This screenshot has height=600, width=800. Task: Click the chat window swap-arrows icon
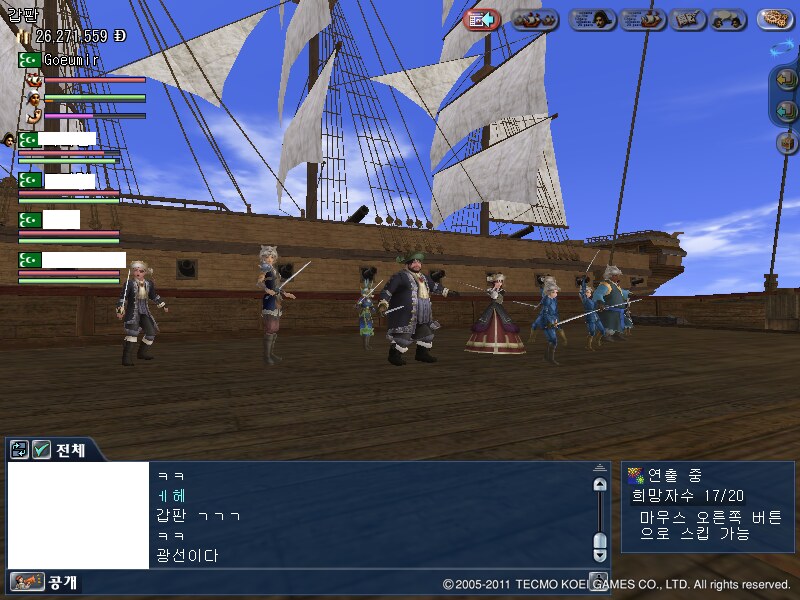coord(20,450)
